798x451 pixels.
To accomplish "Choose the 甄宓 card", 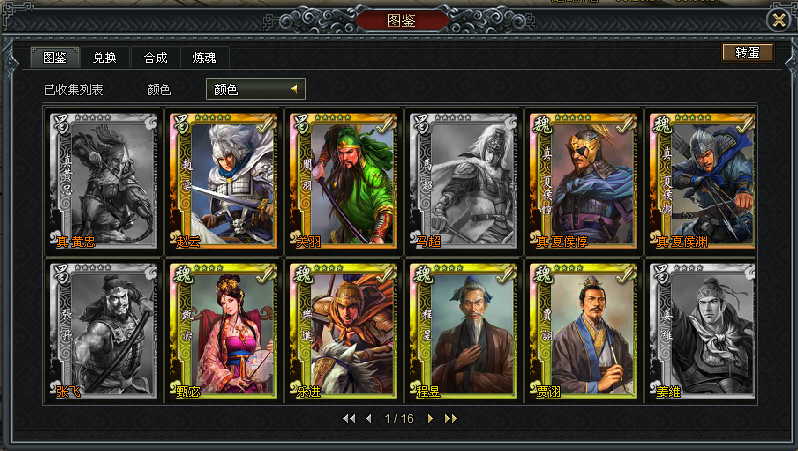I will (221, 332).
